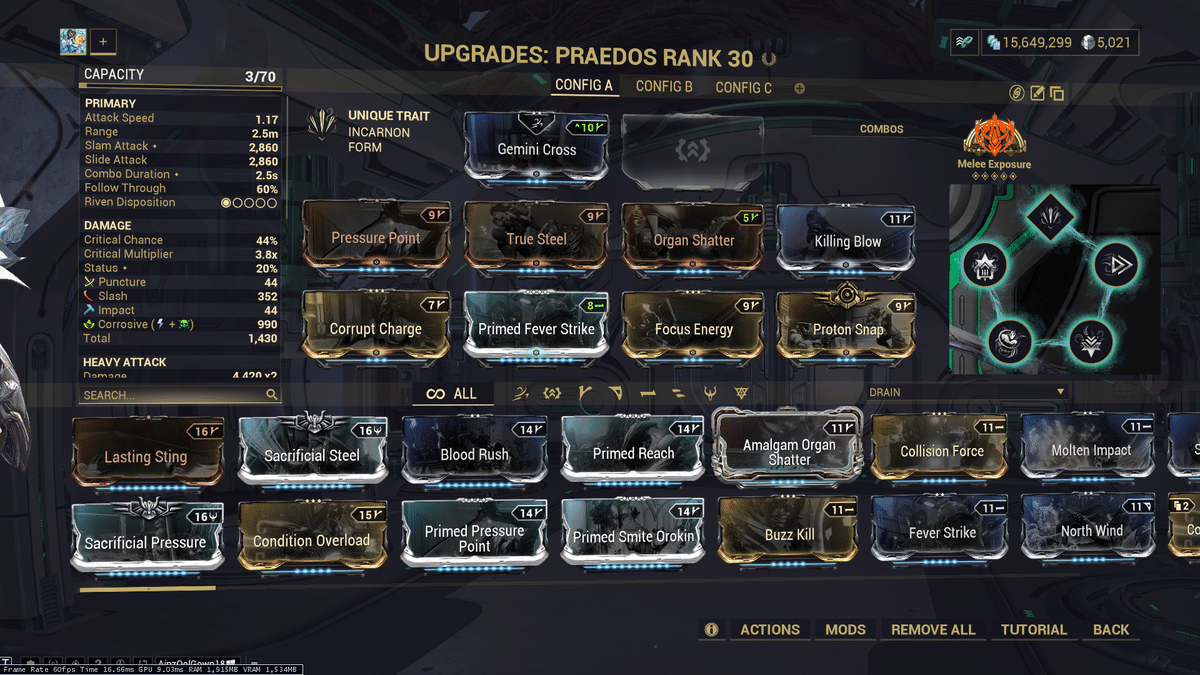Remove all equipped mods
The height and width of the screenshot is (675, 1200).
933,630
